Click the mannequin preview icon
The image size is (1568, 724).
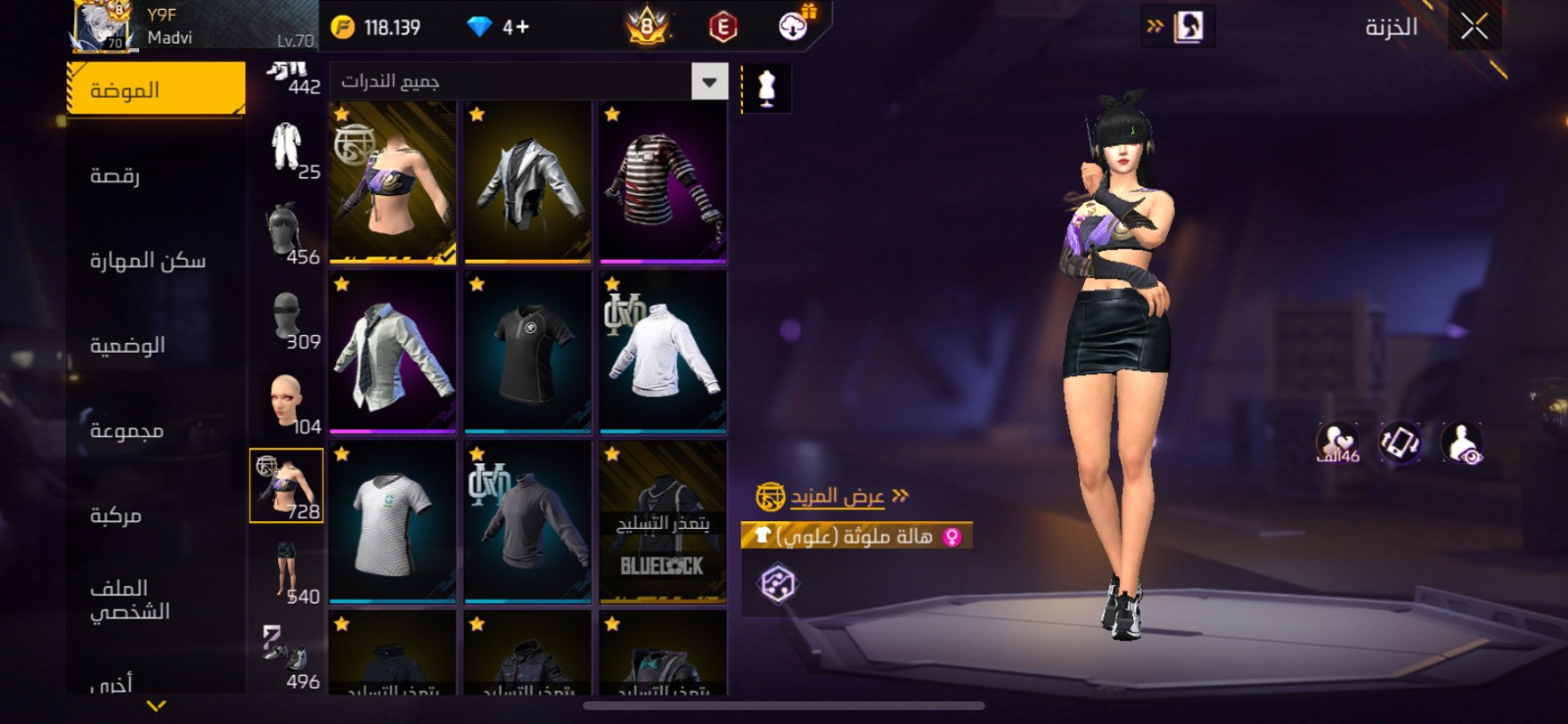(766, 88)
